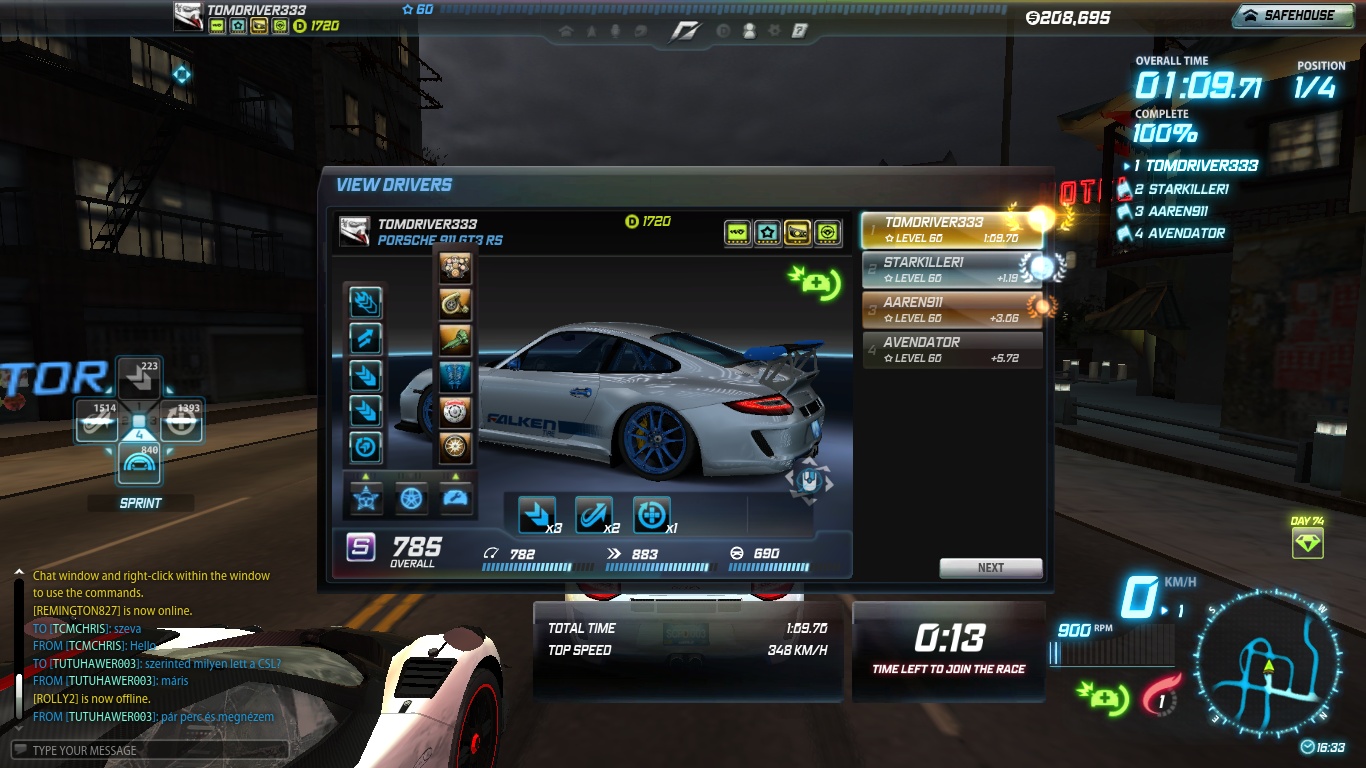Open the help question-mark icon
The width and height of the screenshot is (1366, 768).
coord(799,31)
